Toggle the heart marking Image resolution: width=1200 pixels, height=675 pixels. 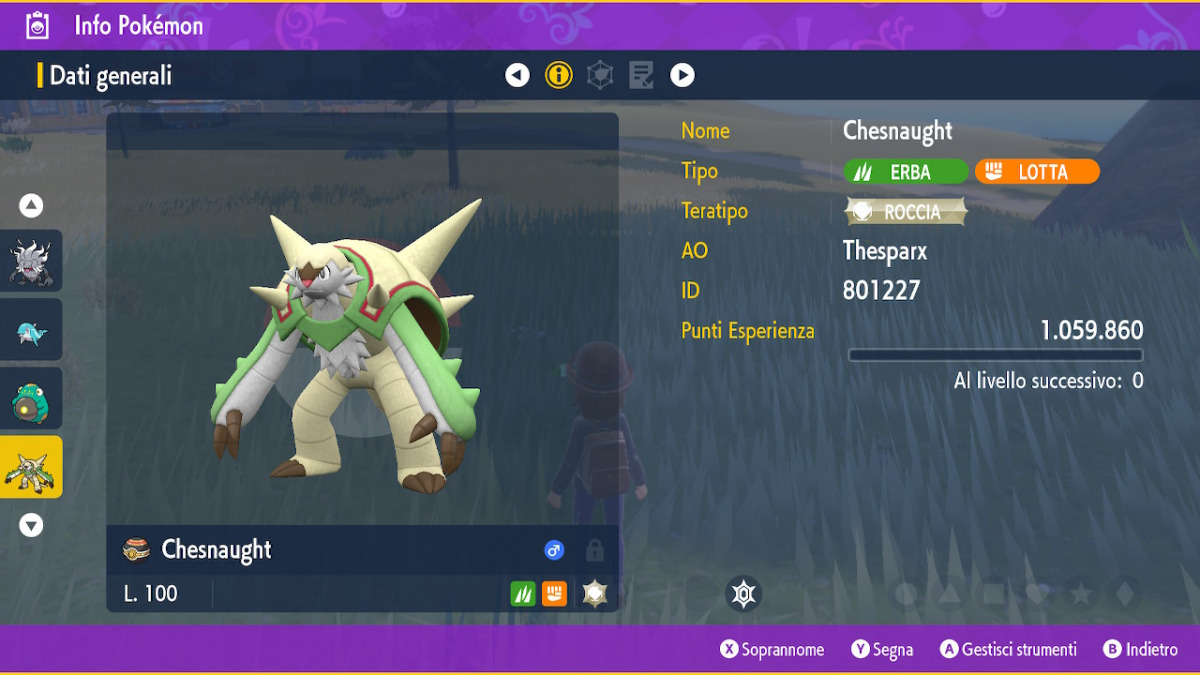click(1038, 594)
